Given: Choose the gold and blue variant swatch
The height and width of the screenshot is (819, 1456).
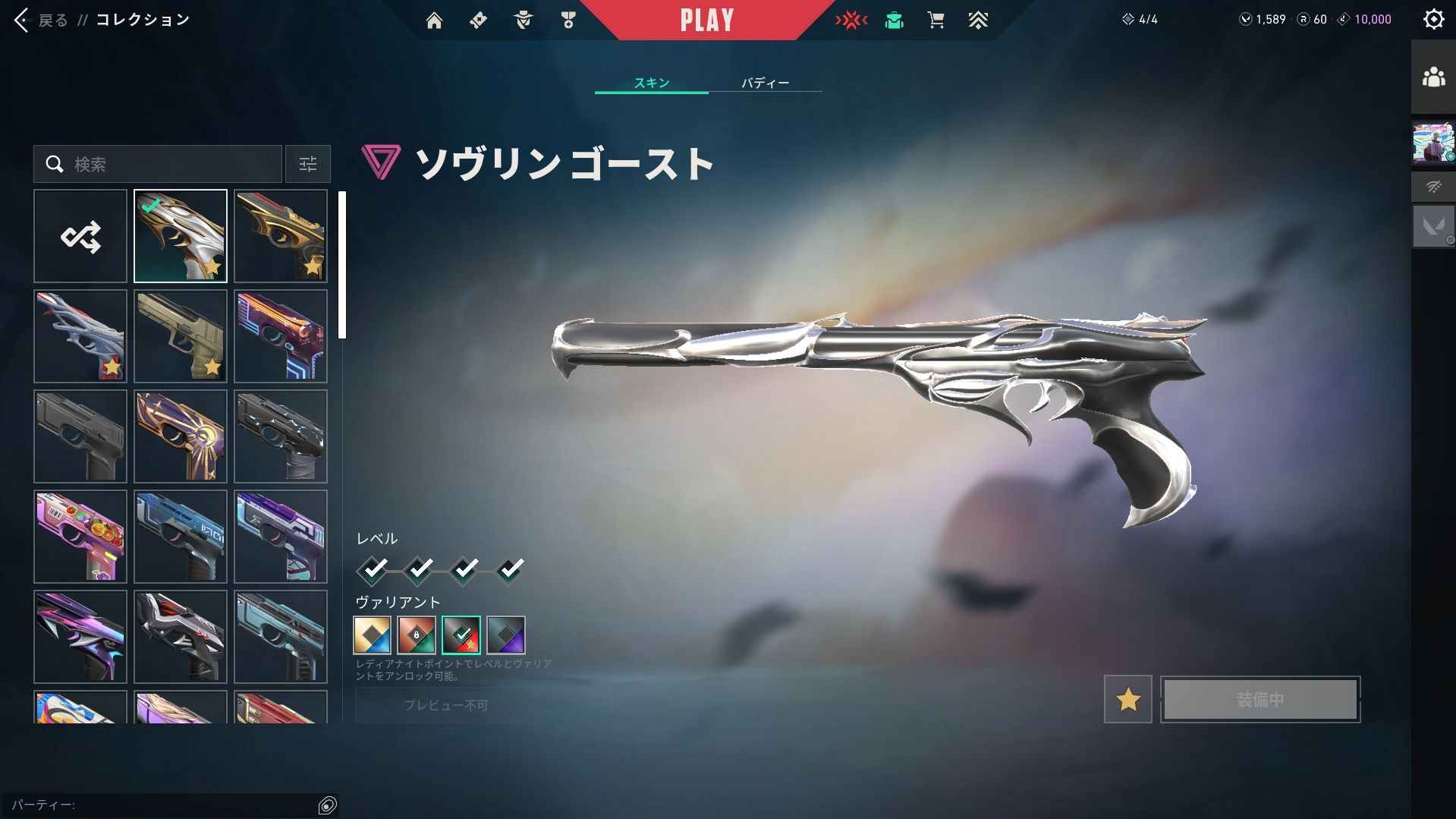Looking at the screenshot, I should coord(373,635).
